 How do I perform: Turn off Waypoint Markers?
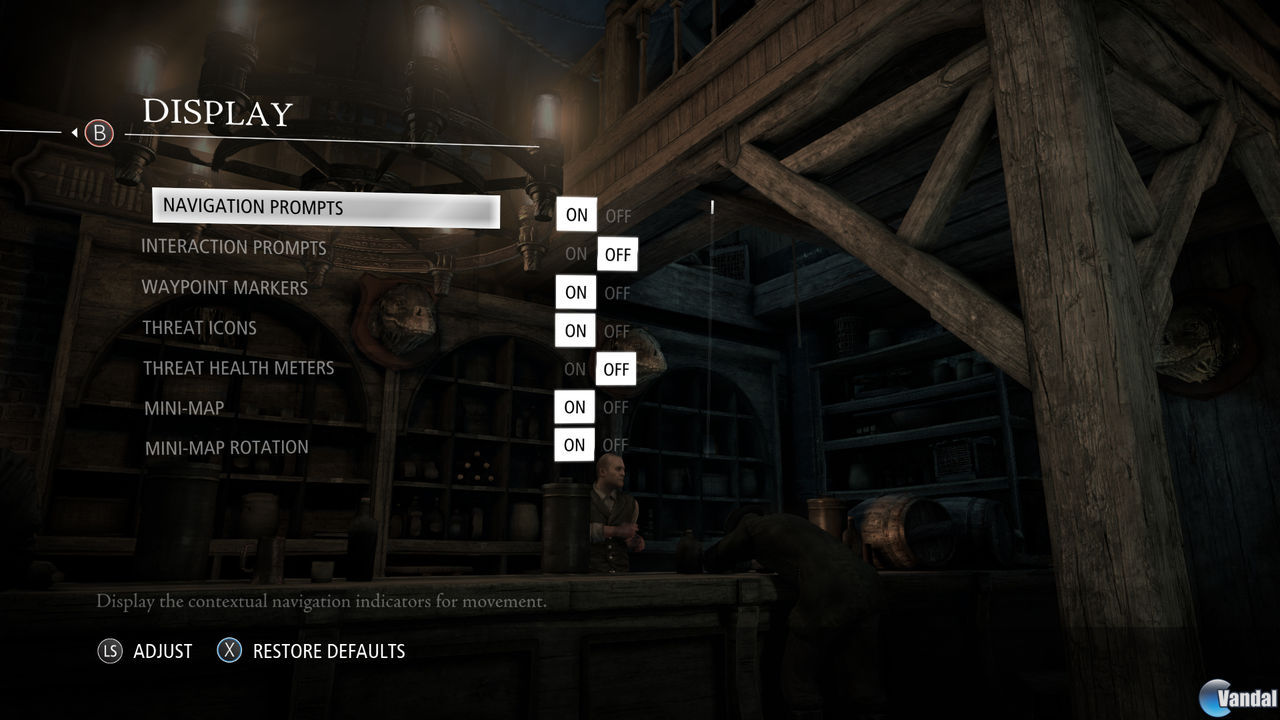click(616, 293)
